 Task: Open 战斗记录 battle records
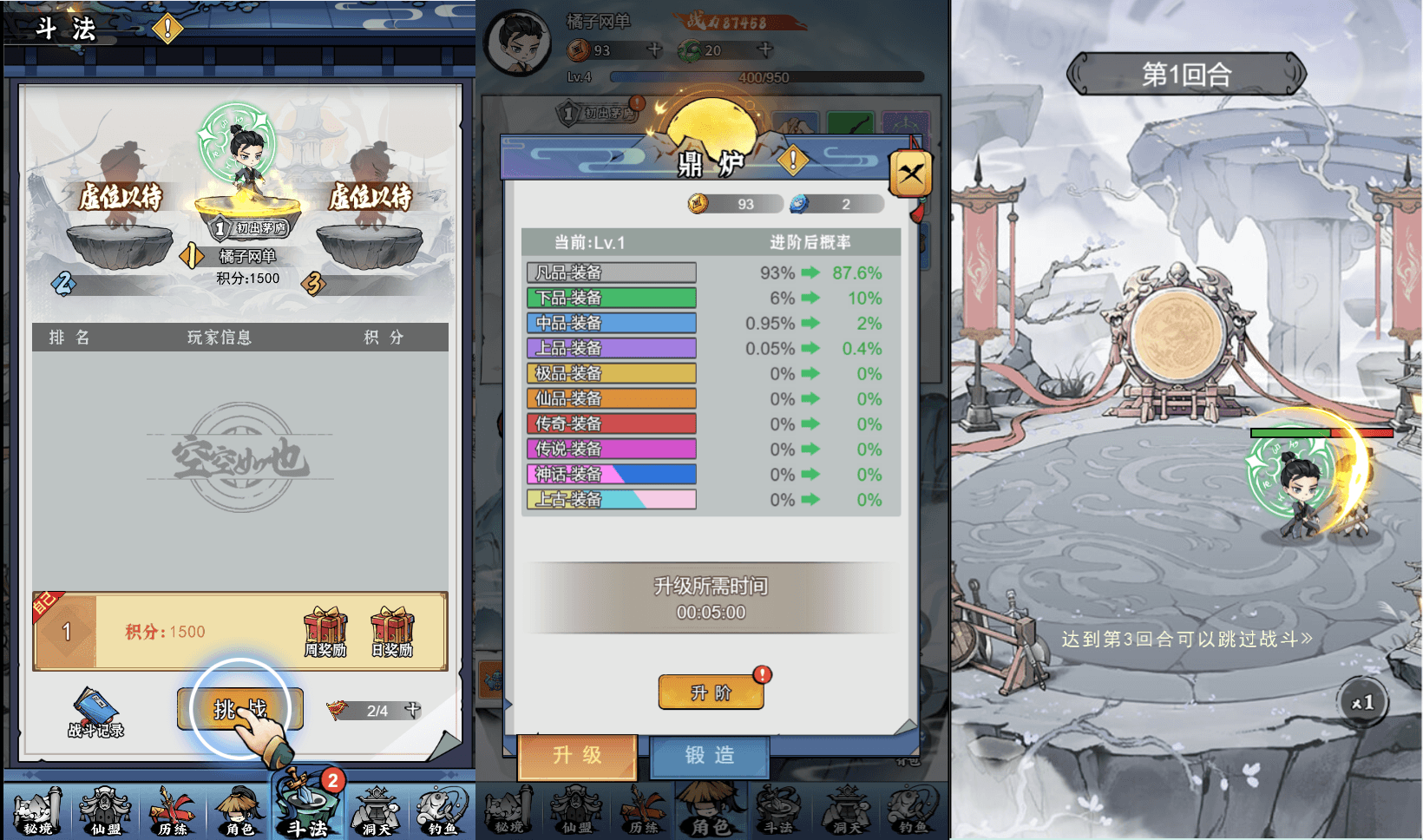95,707
